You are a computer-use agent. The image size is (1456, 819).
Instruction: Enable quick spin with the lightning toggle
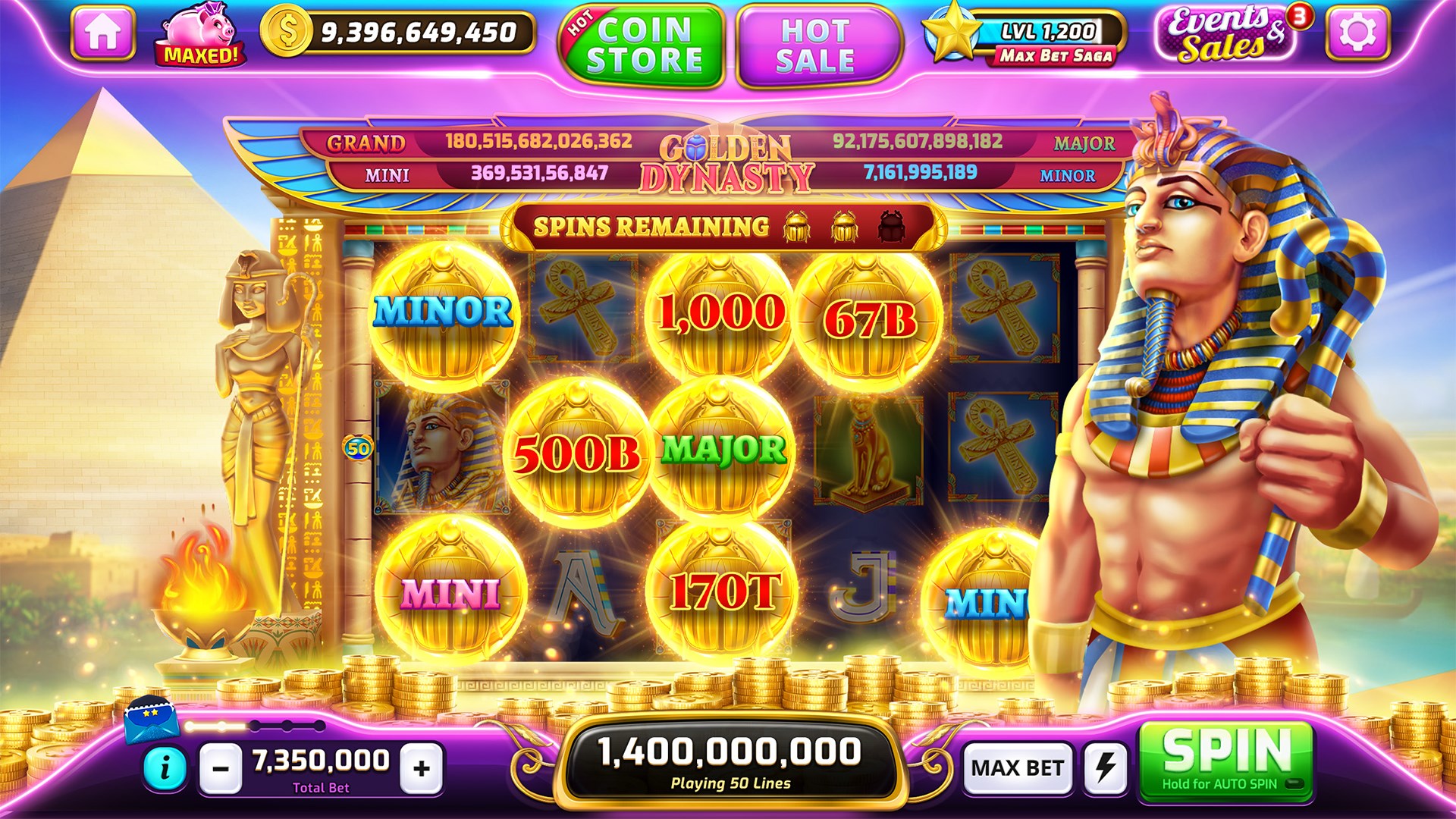1105,767
